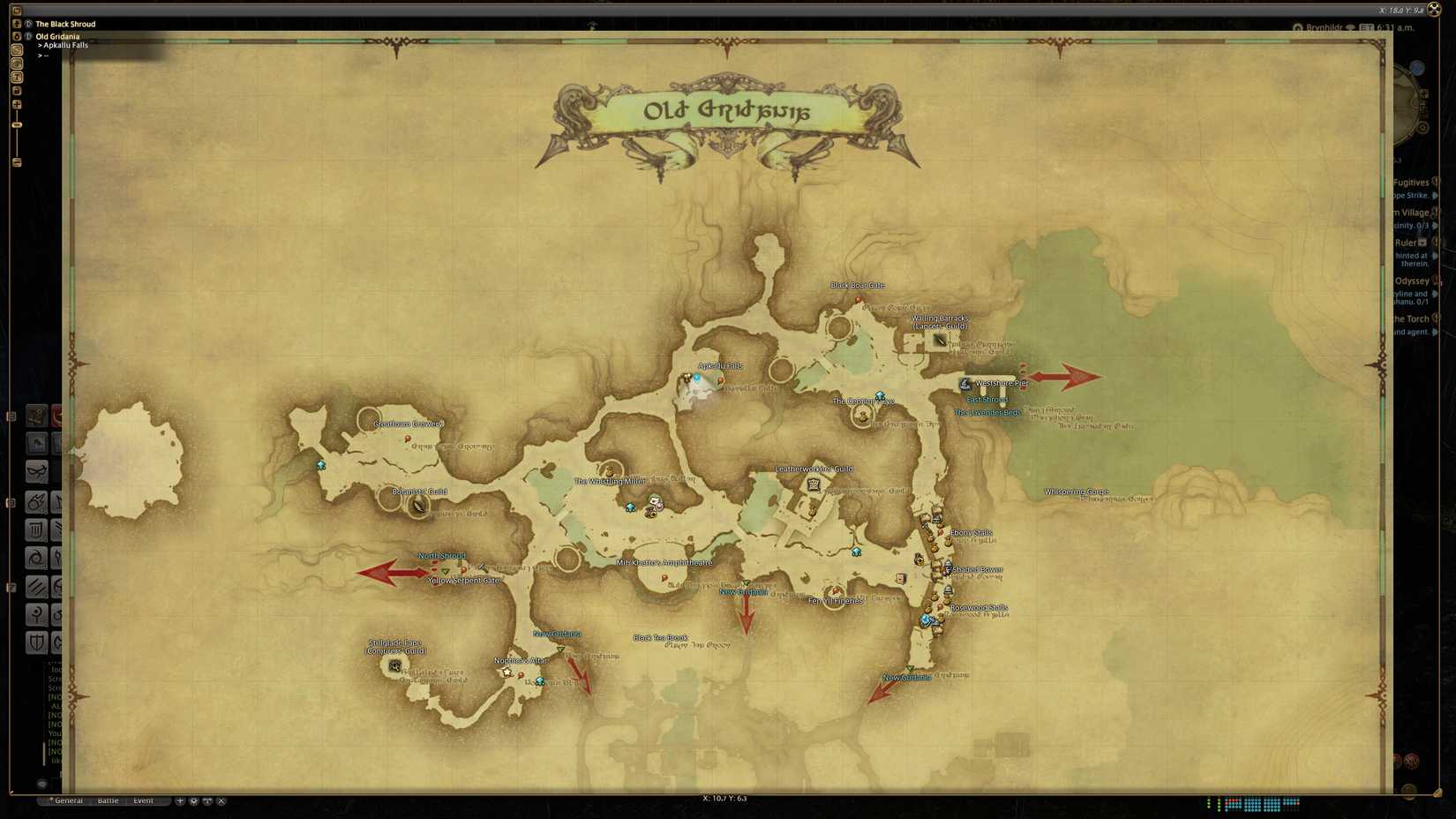Click the plus button beside the chat tabs

pyautogui.click(x=180, y=800)
